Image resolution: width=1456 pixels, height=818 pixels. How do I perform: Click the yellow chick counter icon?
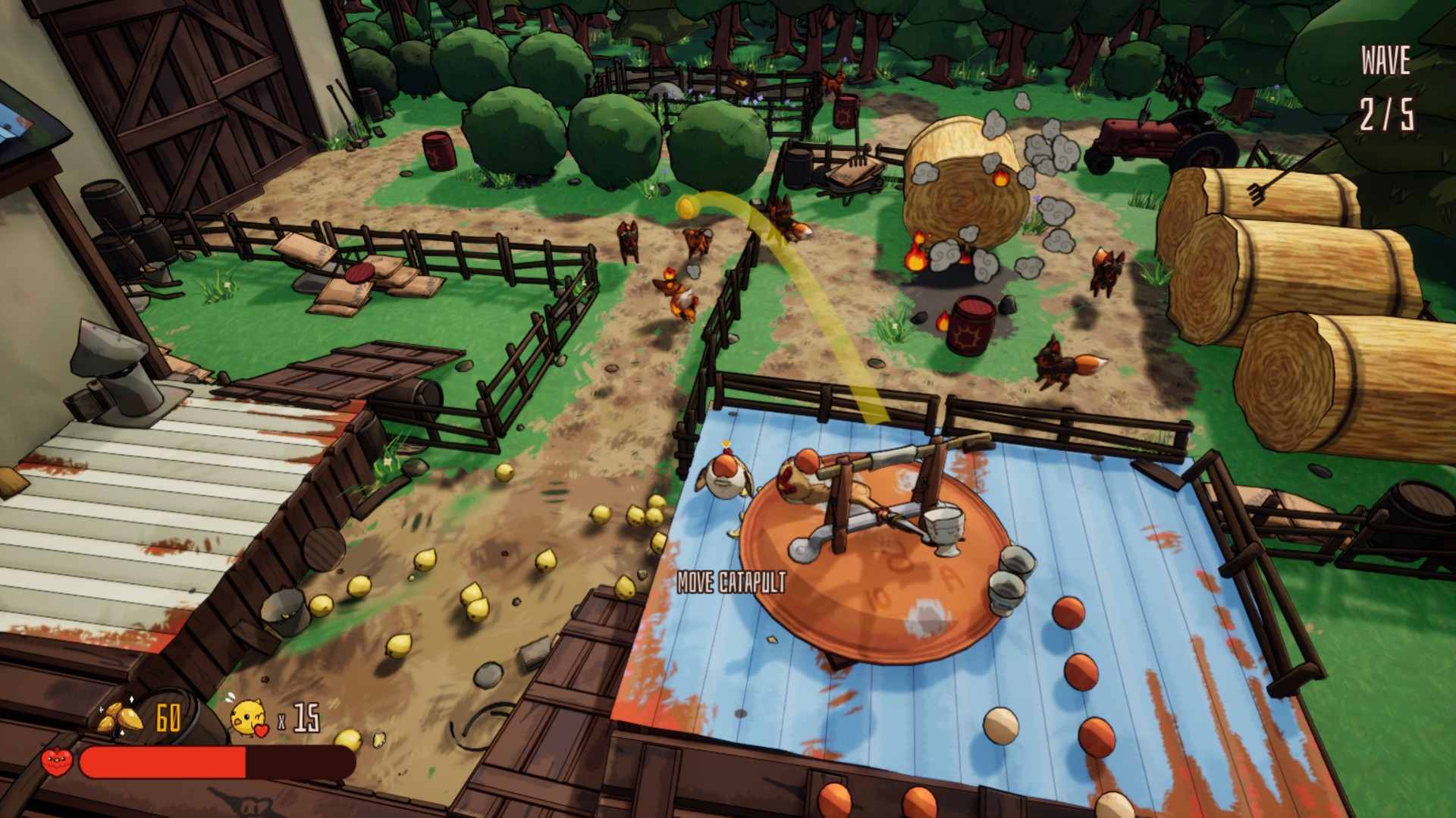click(249, 717)
